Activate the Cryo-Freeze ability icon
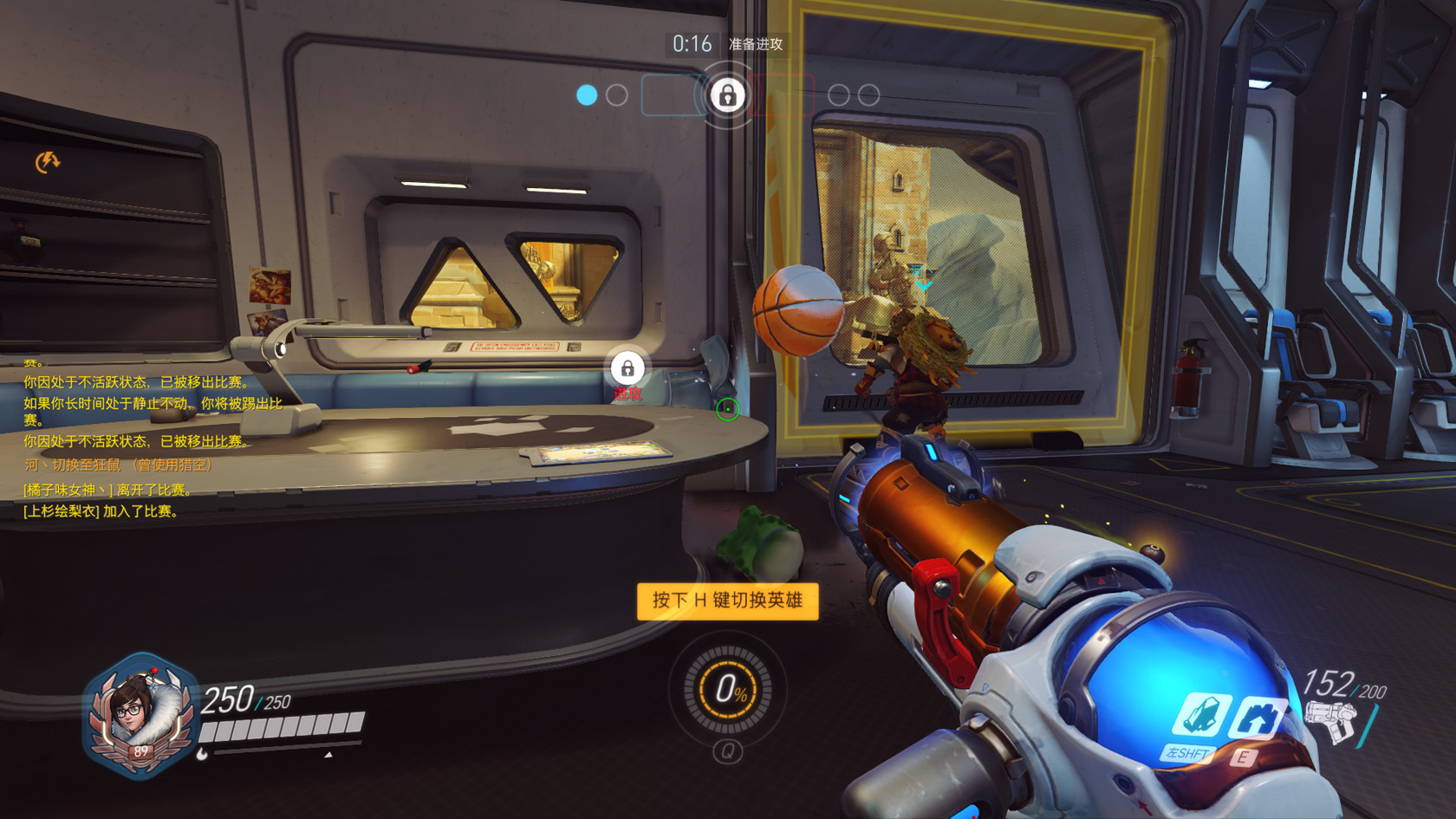The image size is (1456, 819). [1200, 717]
